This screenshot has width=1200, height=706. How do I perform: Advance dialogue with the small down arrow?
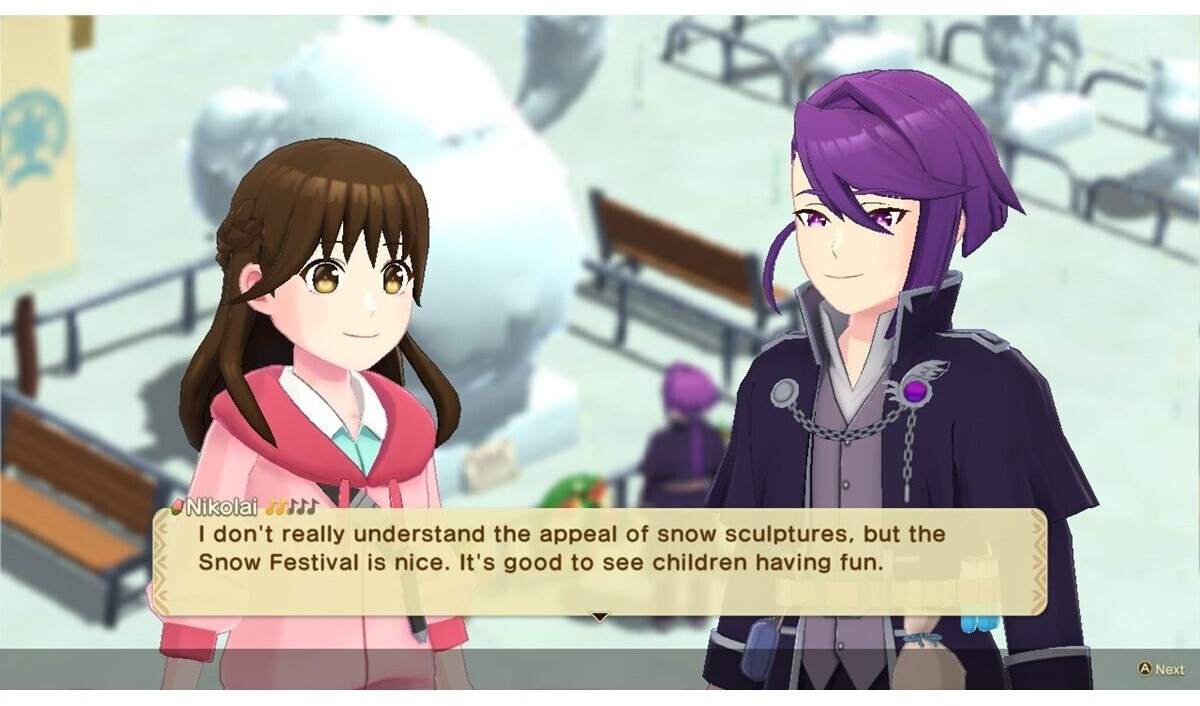click(x=599, y=617)
